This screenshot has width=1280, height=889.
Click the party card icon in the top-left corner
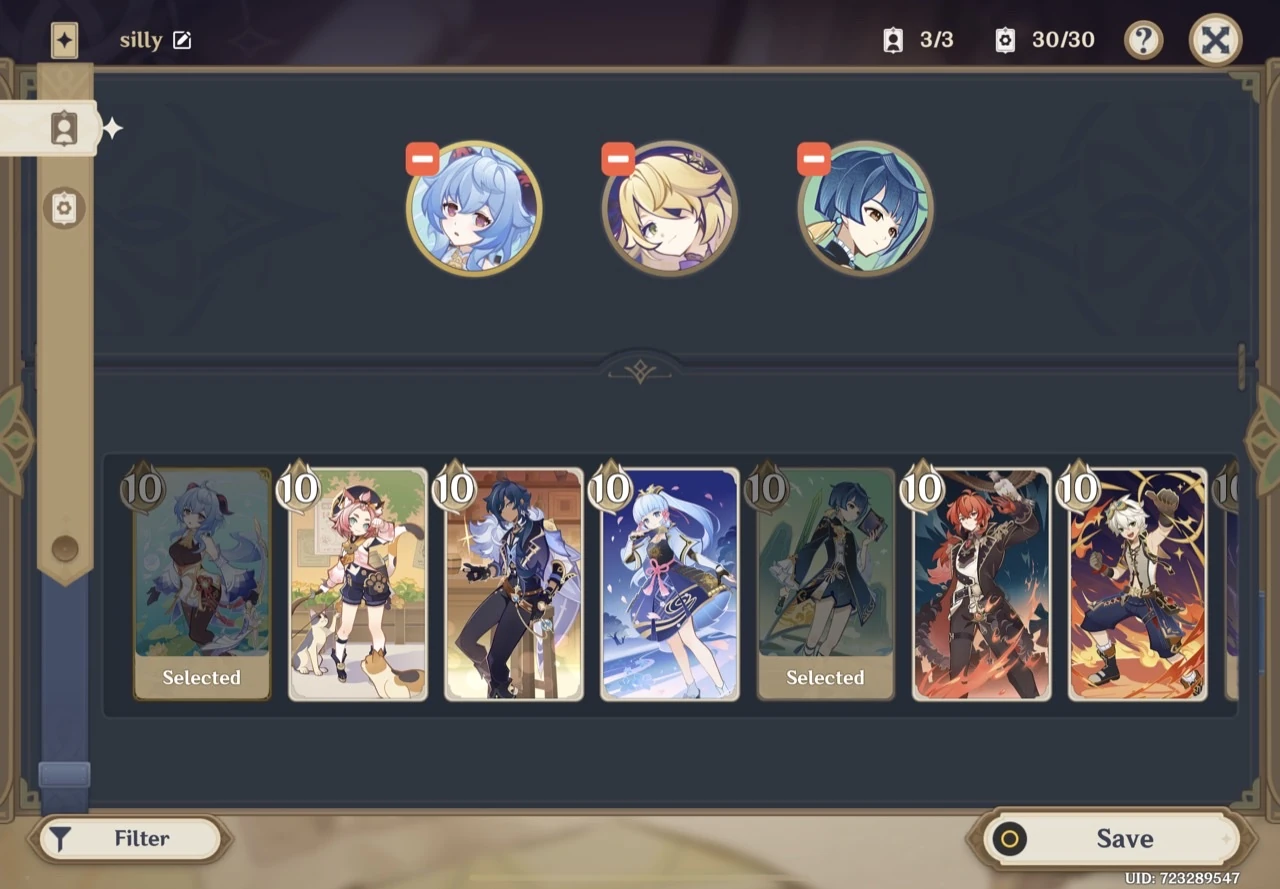click(x=64, y=40)
